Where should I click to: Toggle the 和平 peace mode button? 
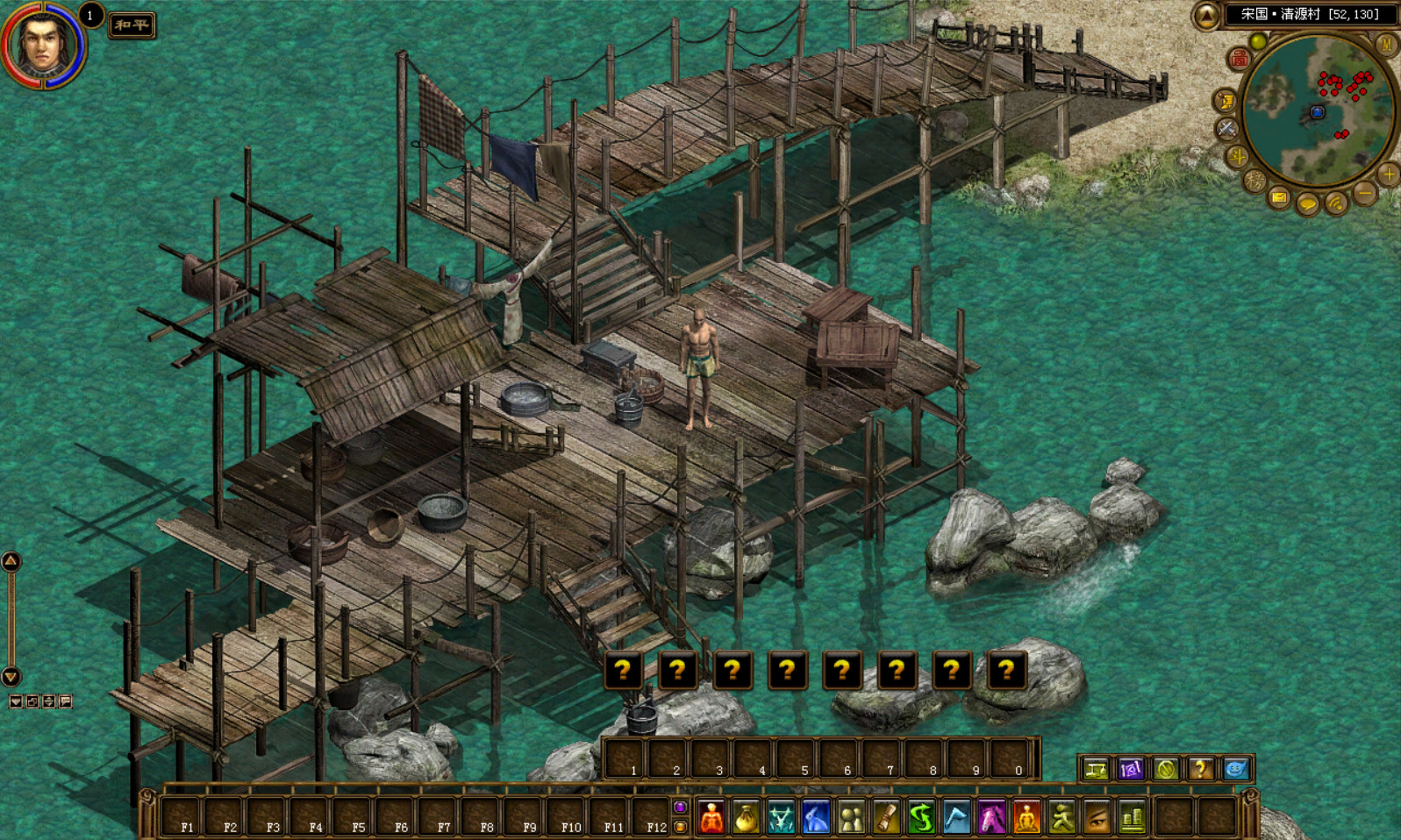pyautogui.click(x=132, y=25)
